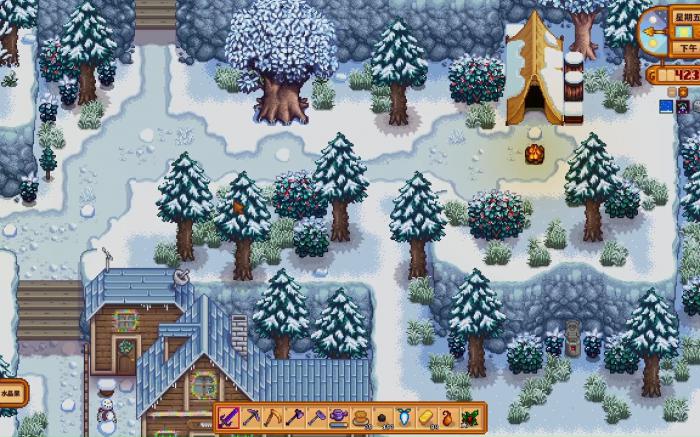Equip the hoe from the hotbar
Viewport: 700px width, 437px height.
(x=317, y=416)
